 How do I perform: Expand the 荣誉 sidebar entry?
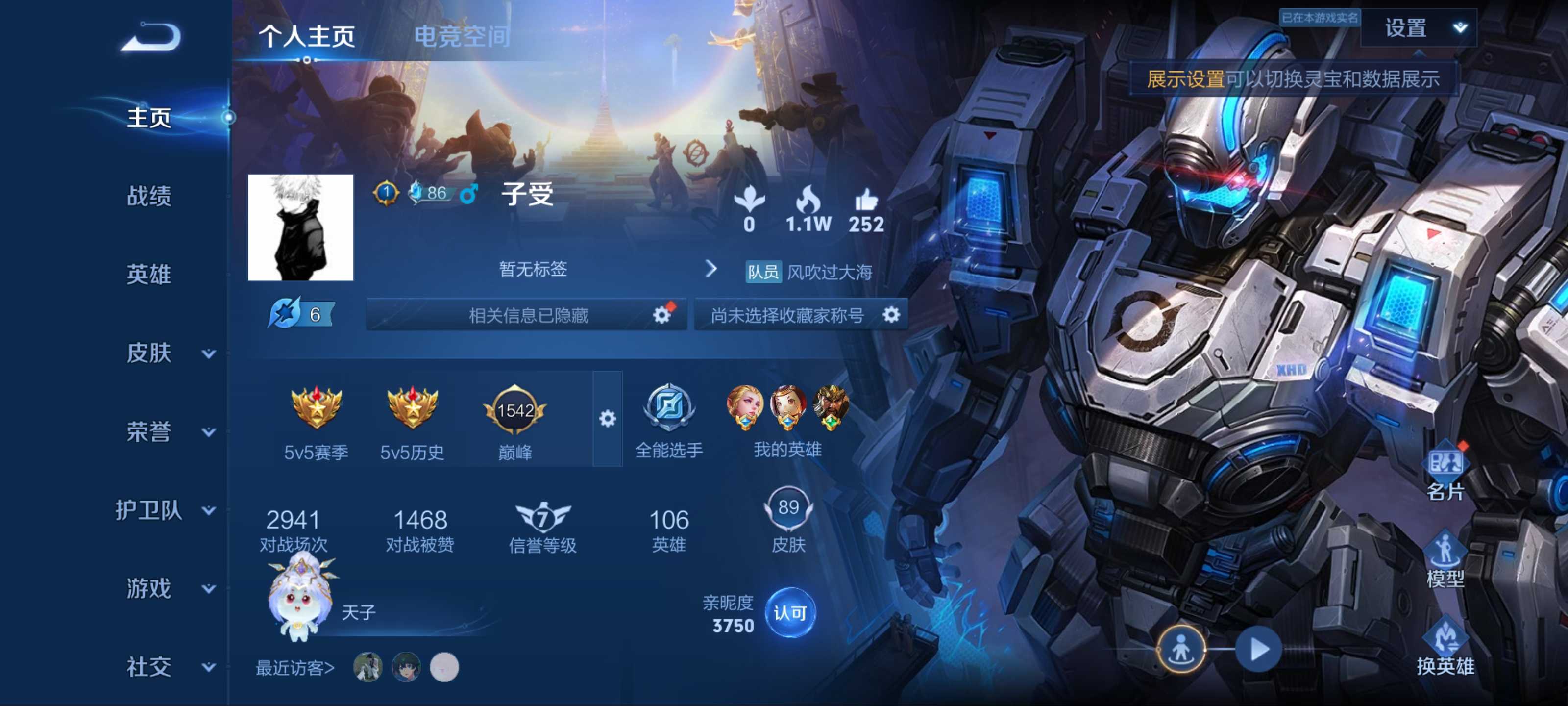(164, 432)
